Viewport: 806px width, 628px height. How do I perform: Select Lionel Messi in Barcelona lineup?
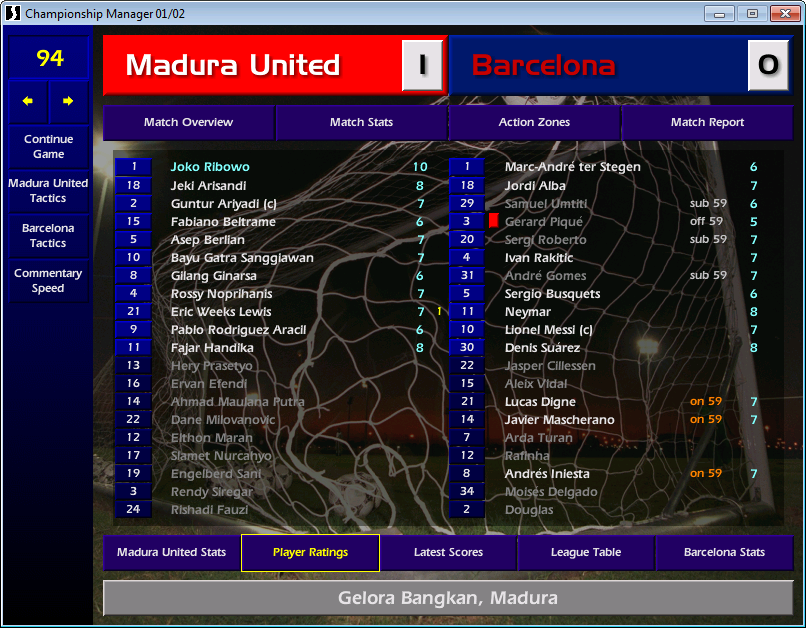tap(549, 330)
